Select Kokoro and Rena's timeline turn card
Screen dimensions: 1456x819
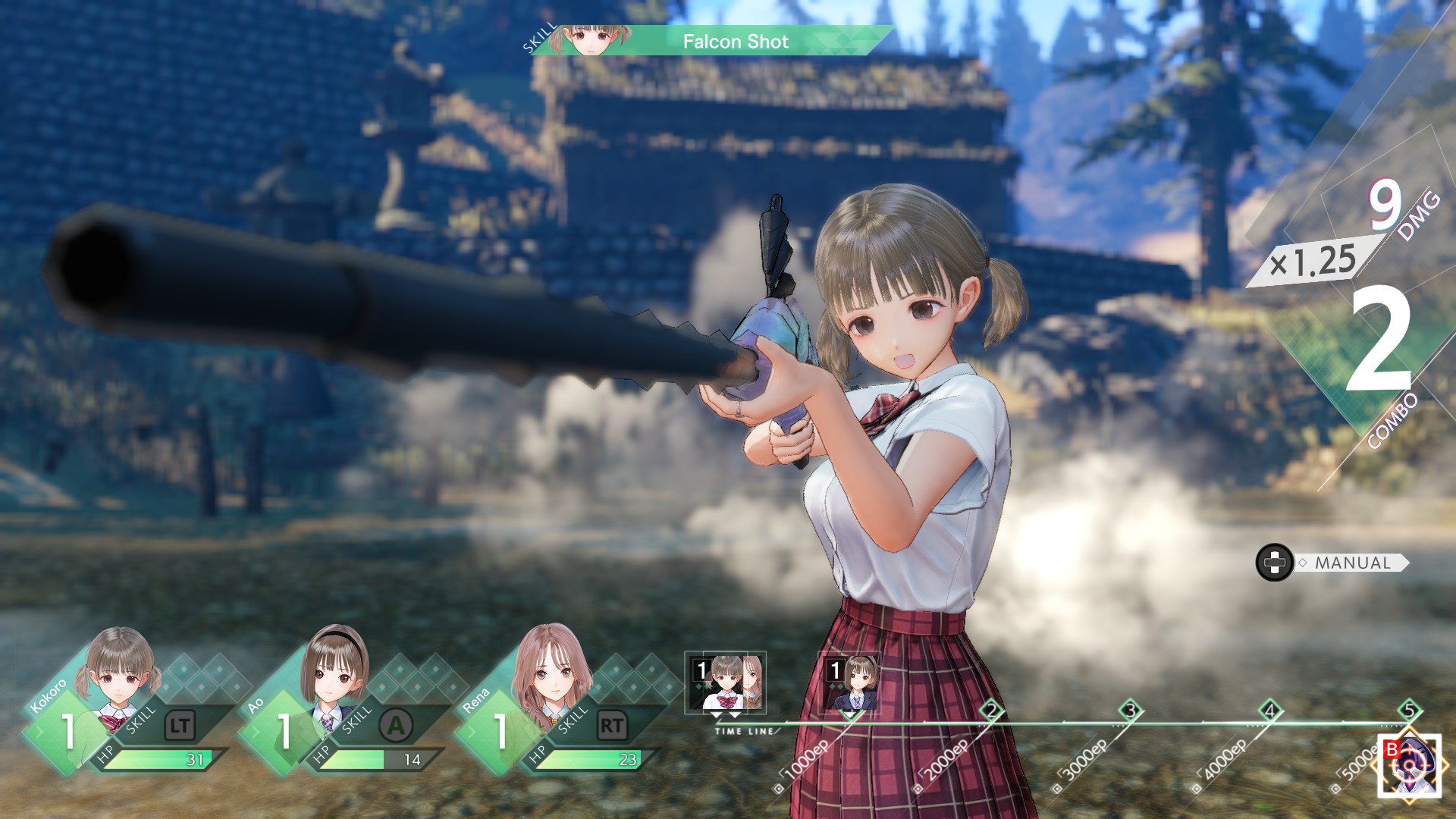tap(726, 683)
